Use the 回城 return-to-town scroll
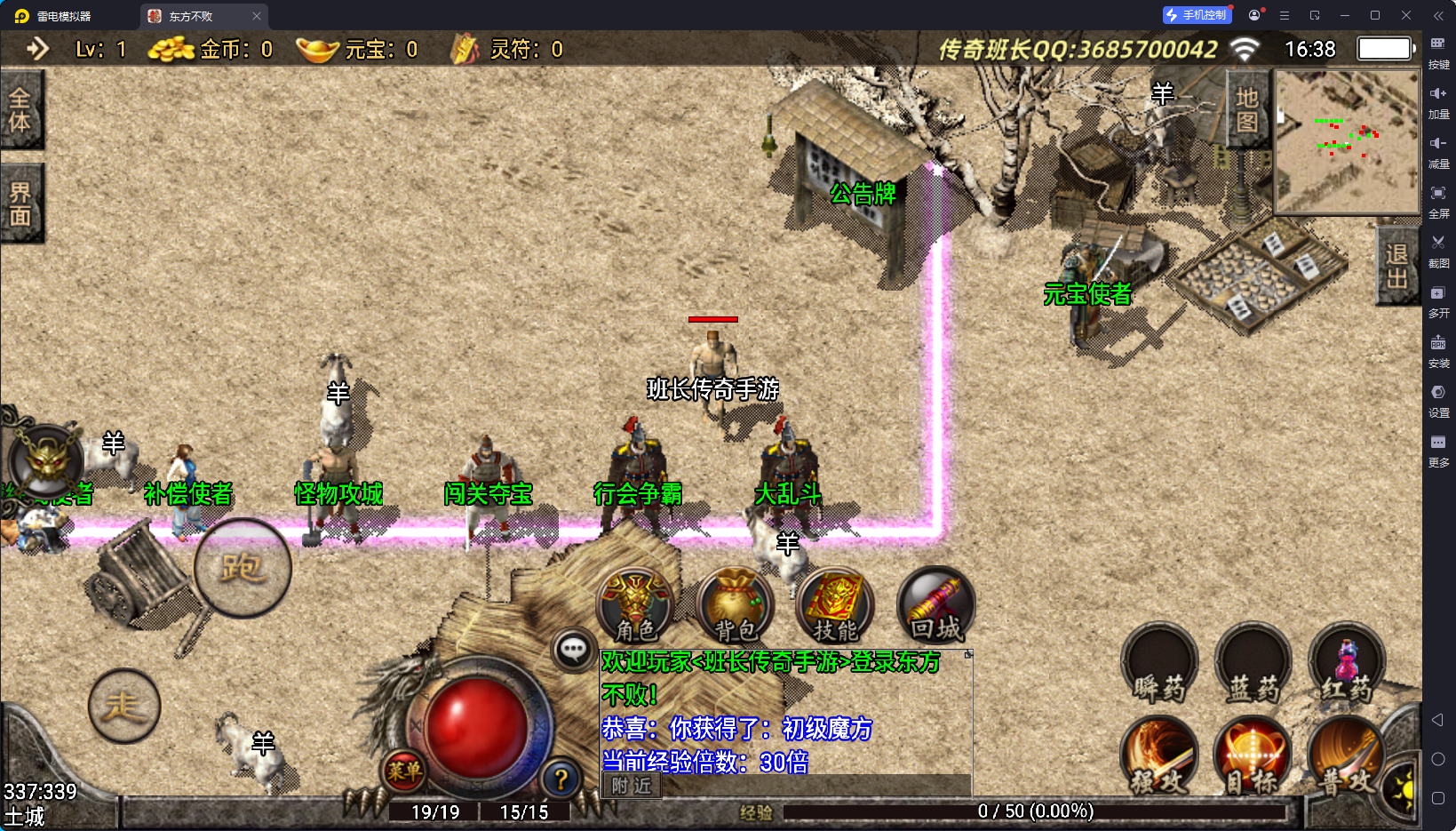 [935, 606]
